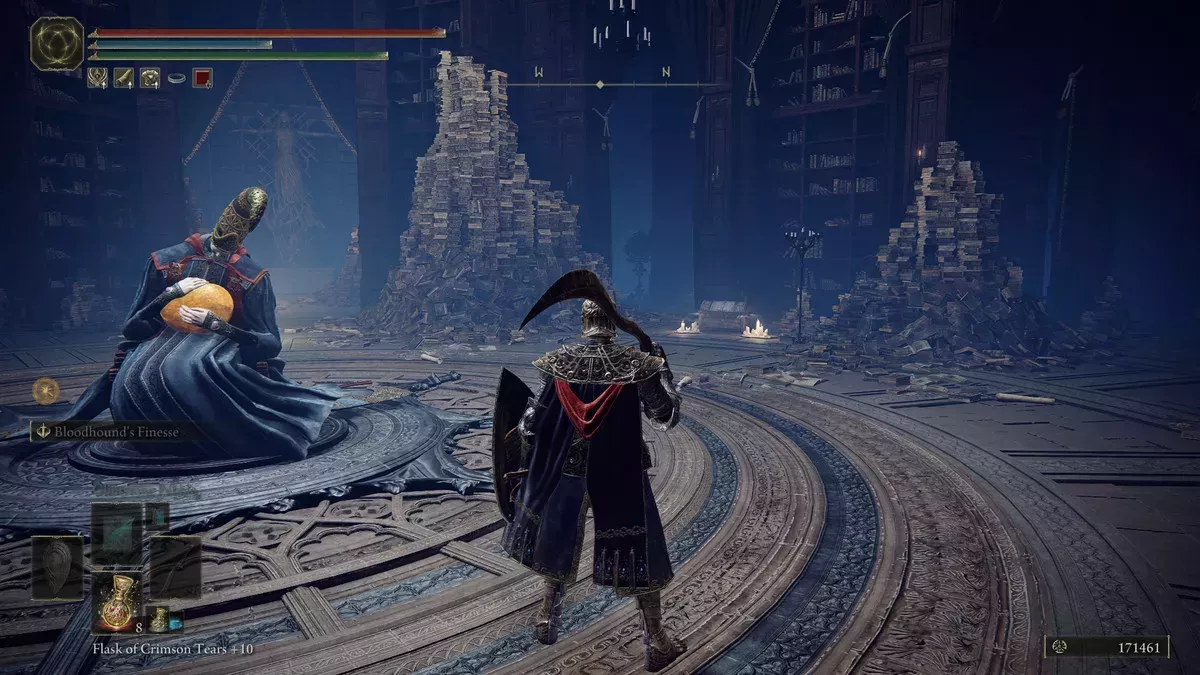
Task: Select the red square status icon
Action: tap(203, 77)
